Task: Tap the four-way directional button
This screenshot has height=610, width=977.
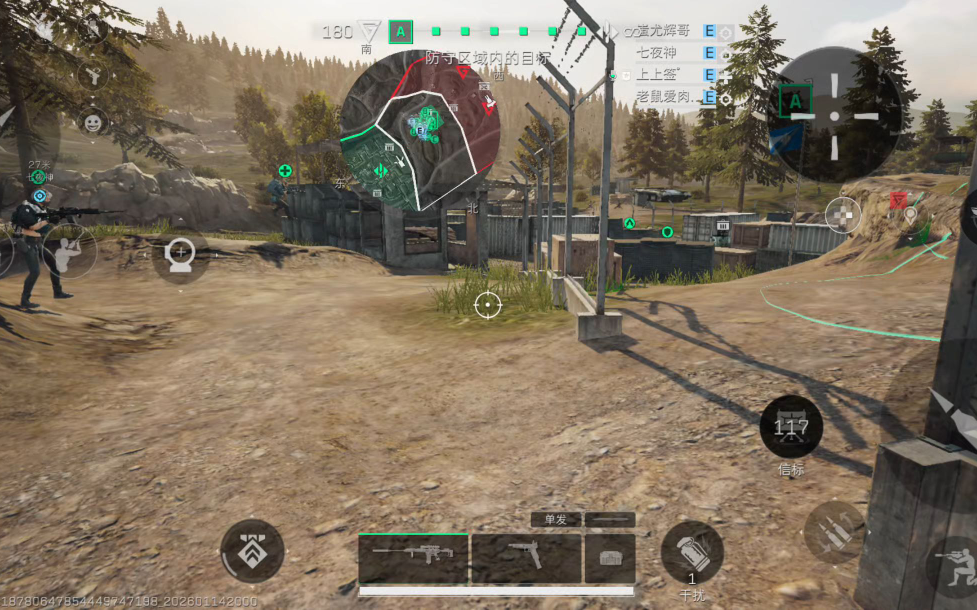Action: pos(843,214)
